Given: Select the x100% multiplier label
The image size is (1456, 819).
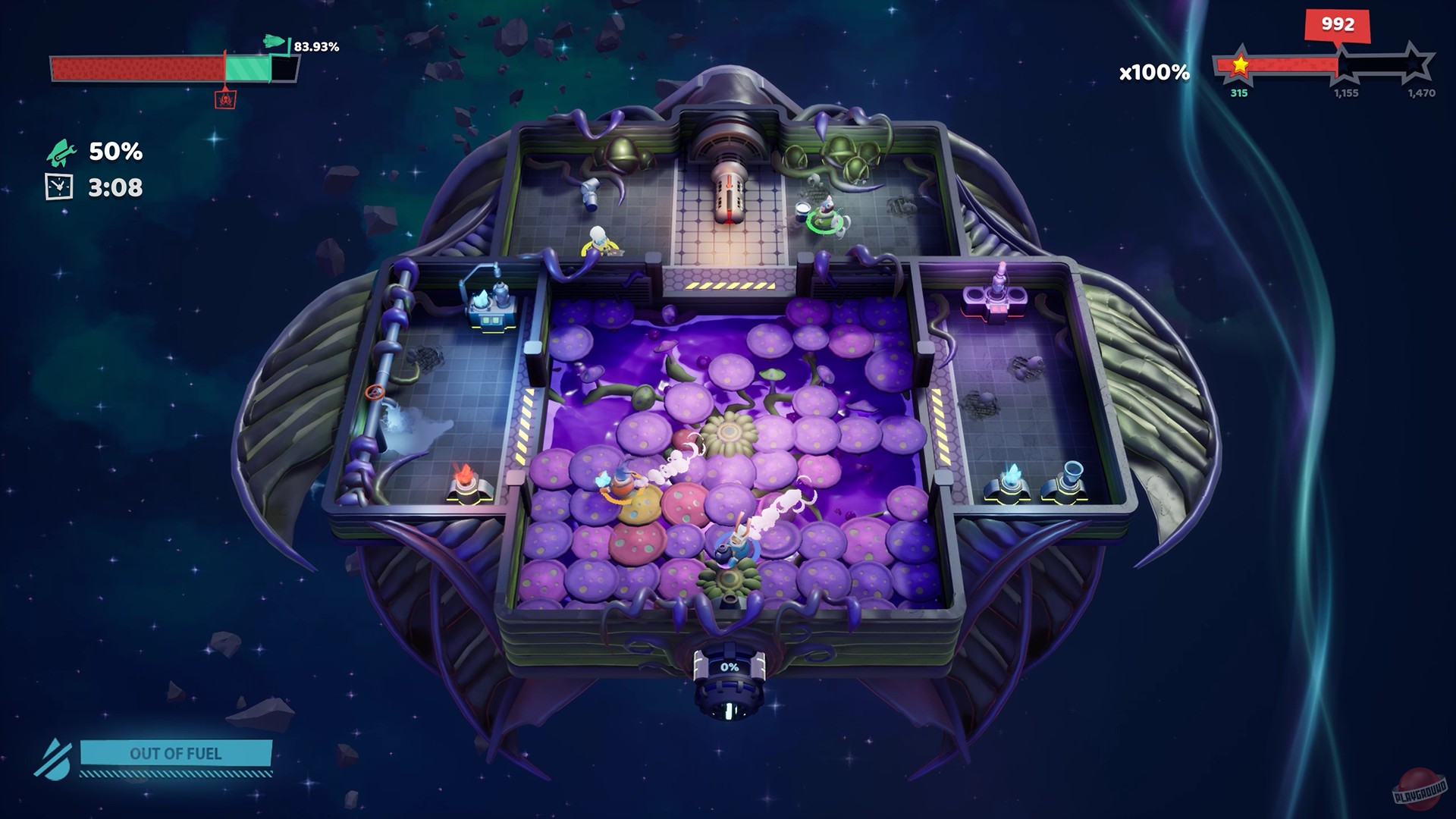Looking at the screenshot, I should tap(1152, 72).
